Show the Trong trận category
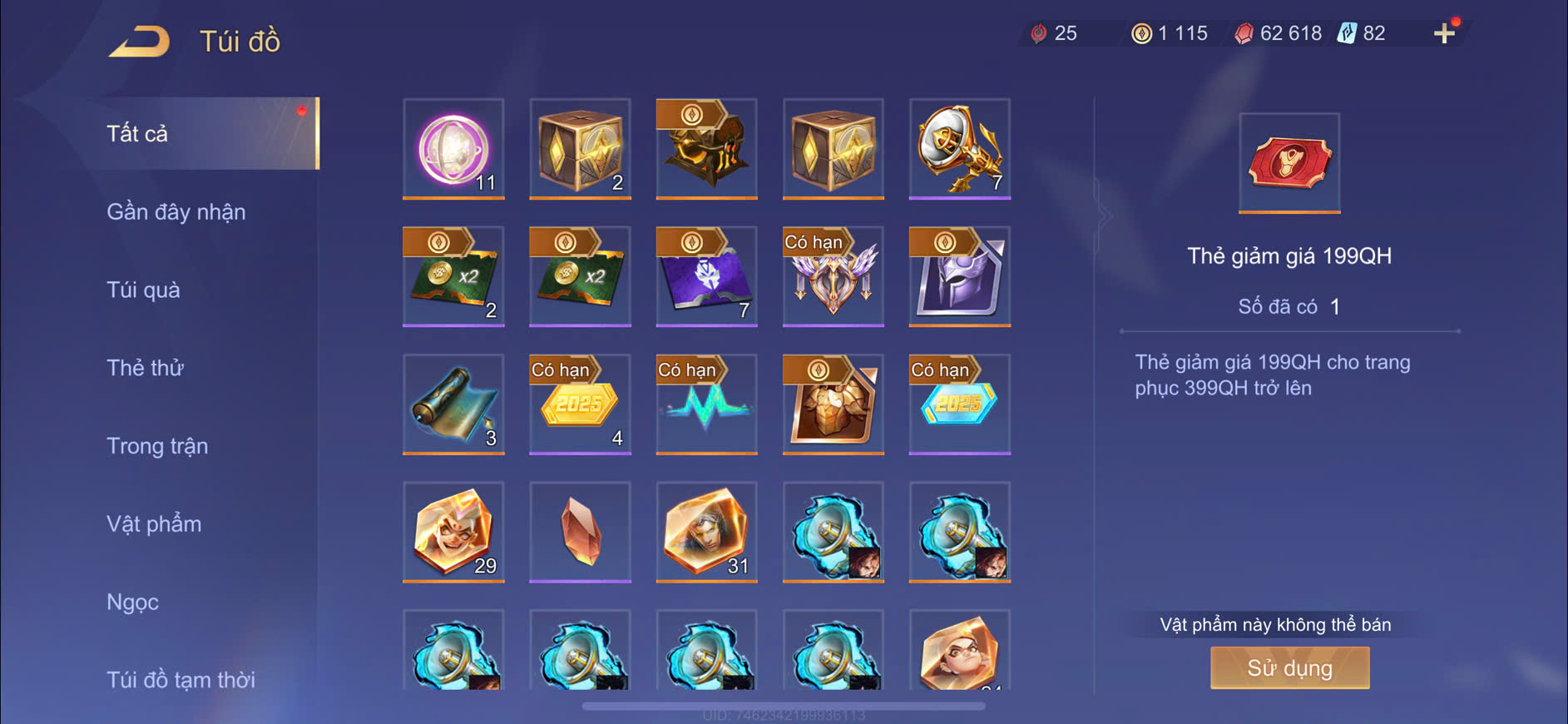The width and height of the screenshot is (1568, 724). point(157,446)
